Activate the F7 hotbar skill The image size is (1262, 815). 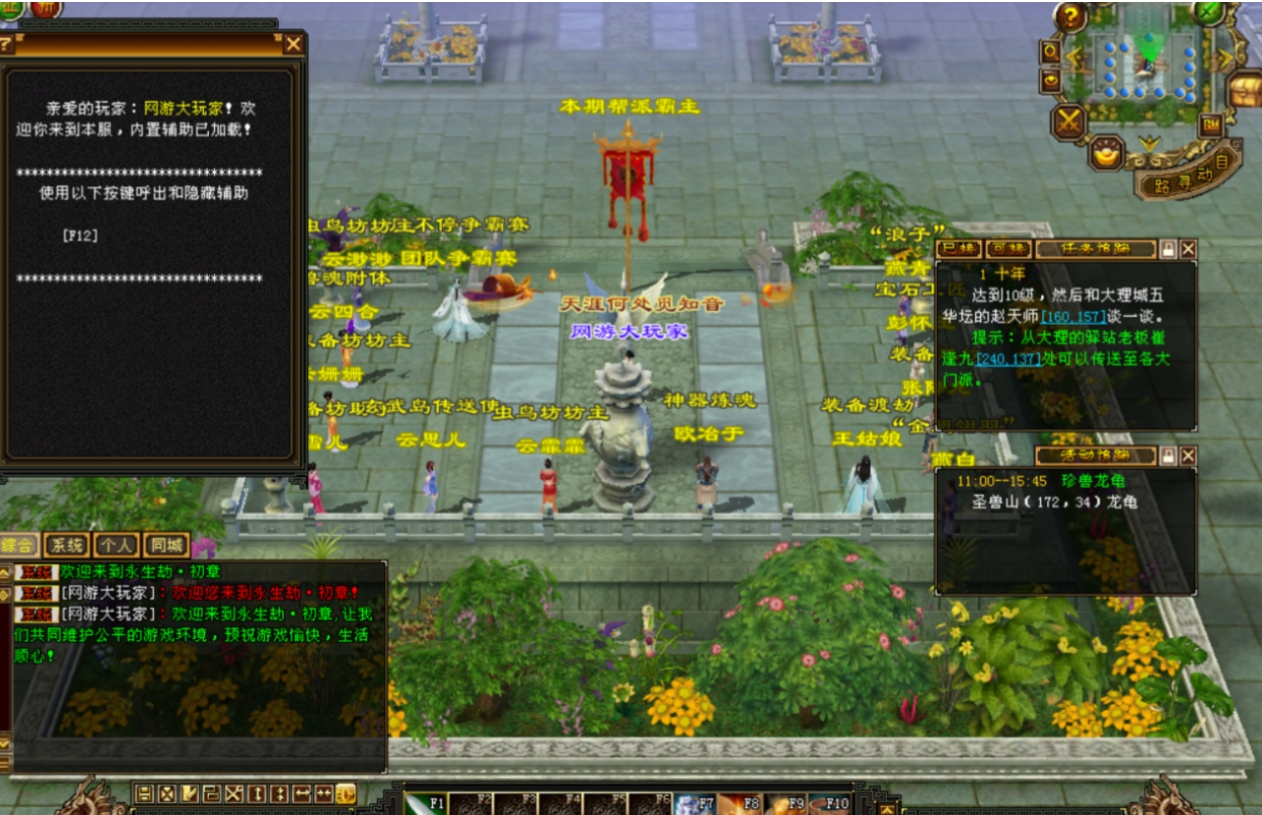point(694,803)
